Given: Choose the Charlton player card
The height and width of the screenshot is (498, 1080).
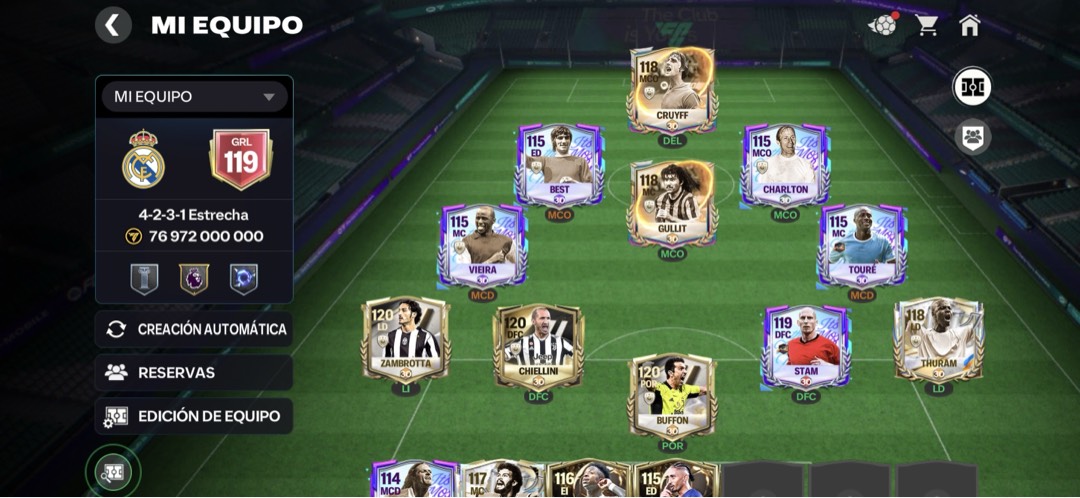Looking at the screenshot, I should coord(785,165).
